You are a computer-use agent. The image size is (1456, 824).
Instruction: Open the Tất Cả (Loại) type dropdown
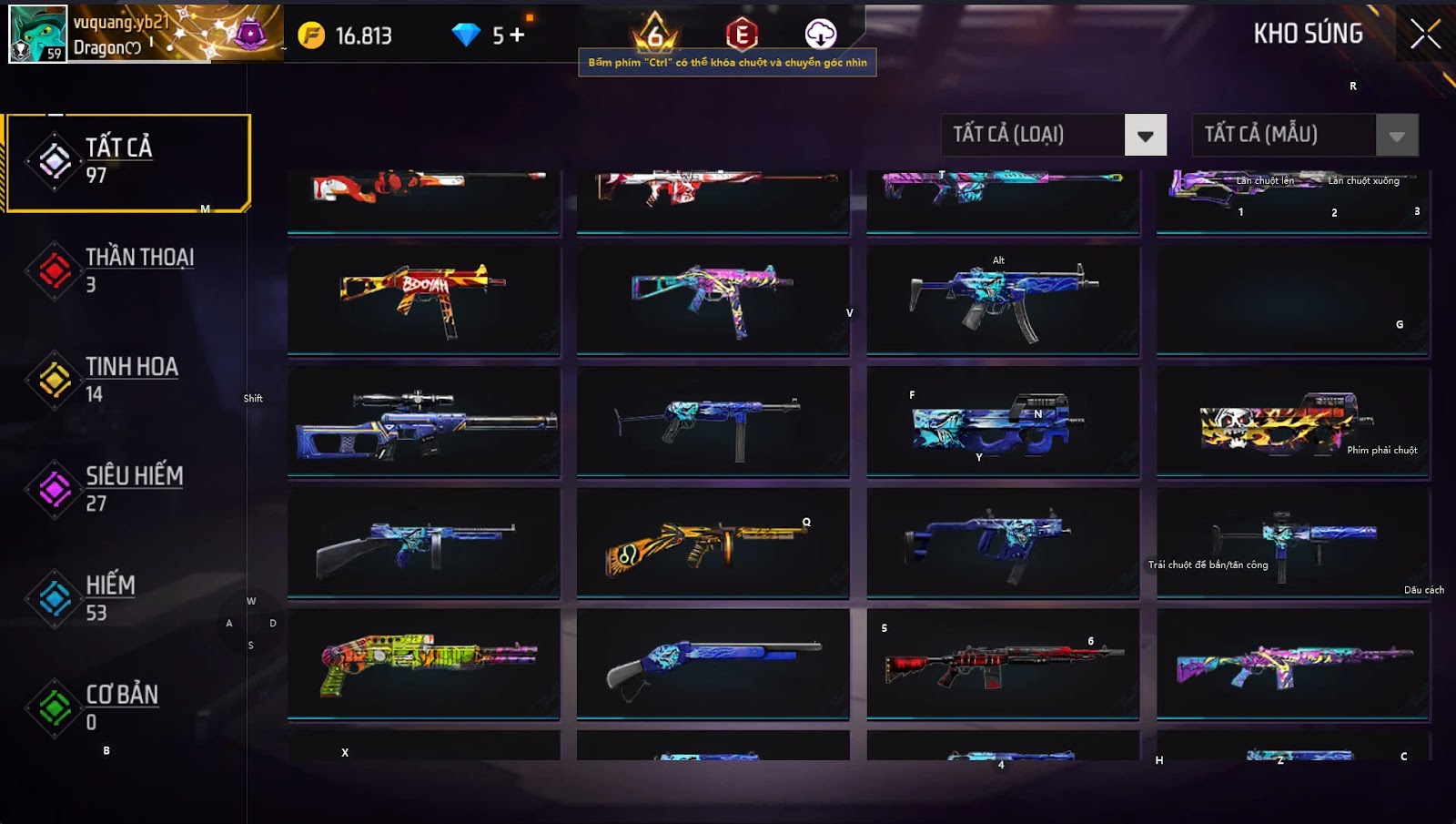click(x=1145, y=136)
